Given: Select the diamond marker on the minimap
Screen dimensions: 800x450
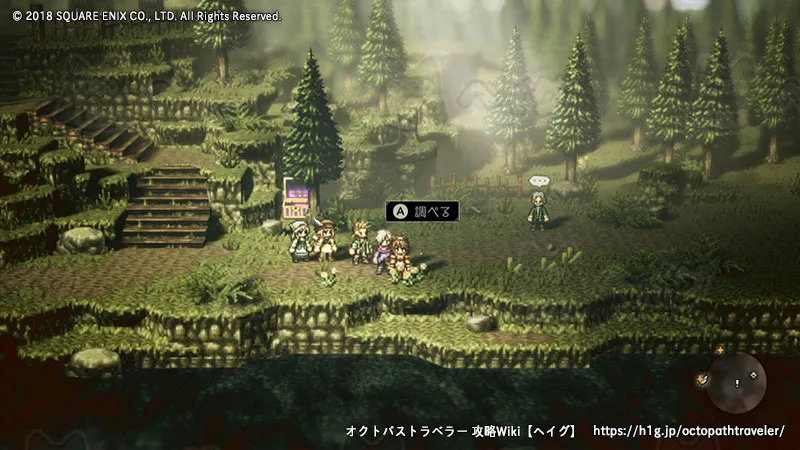Looking at the screenshot, I should pos(751,374).
